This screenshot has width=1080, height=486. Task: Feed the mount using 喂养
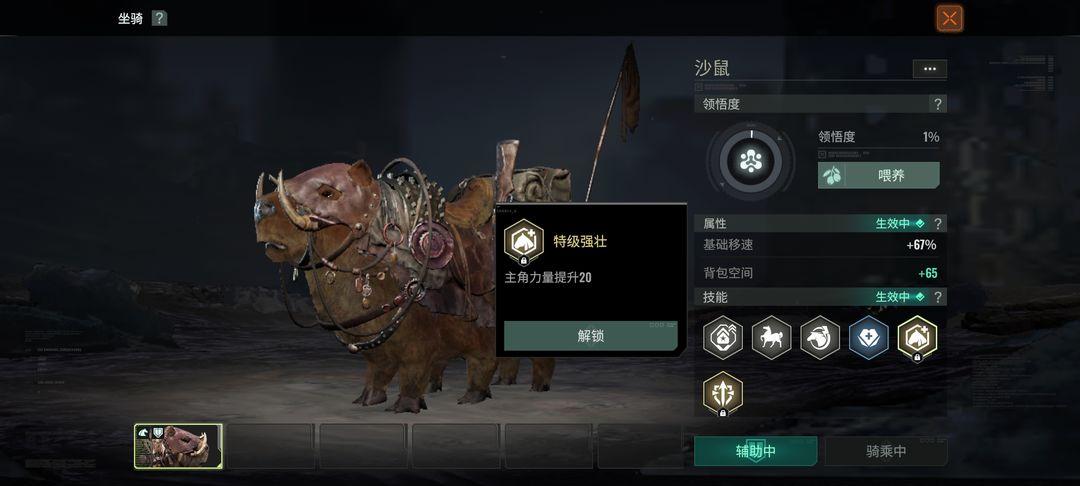tap(879, 175)
